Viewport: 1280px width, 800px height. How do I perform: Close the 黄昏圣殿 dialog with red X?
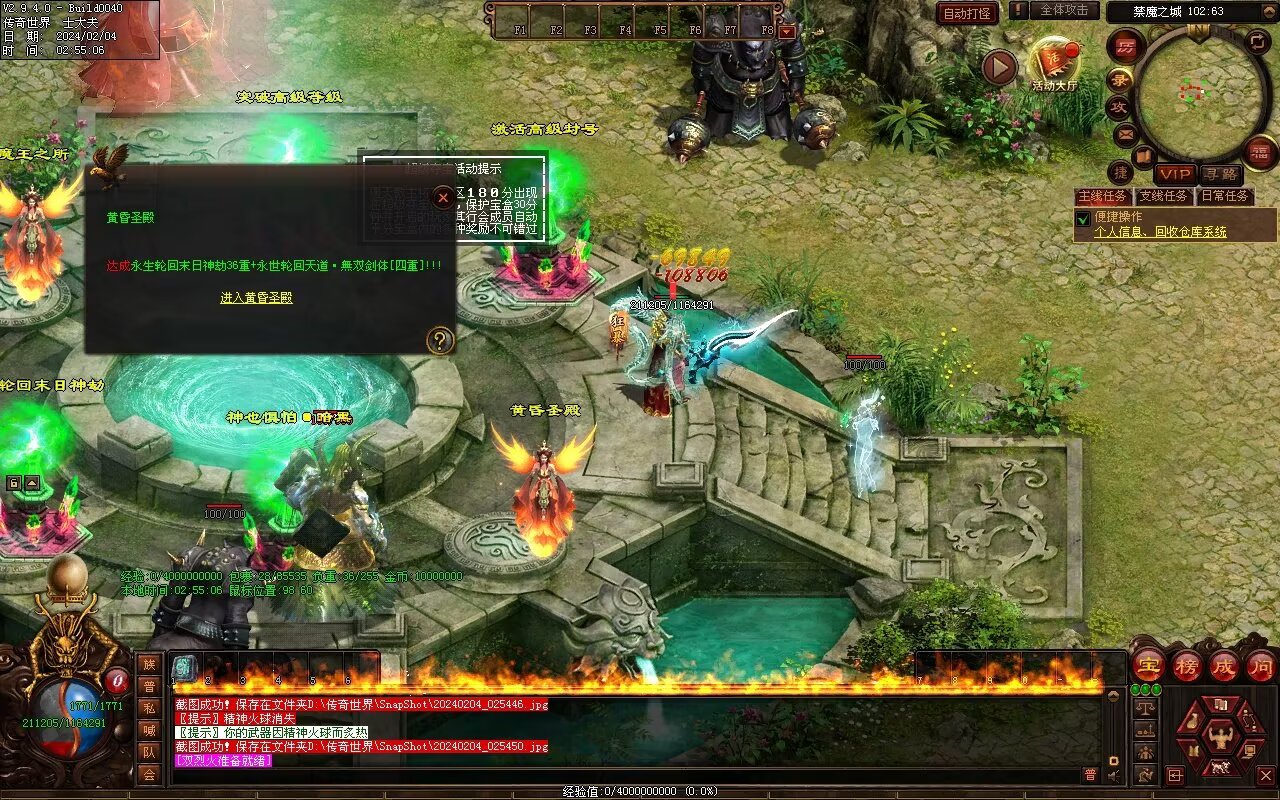[x=443, y=197]
